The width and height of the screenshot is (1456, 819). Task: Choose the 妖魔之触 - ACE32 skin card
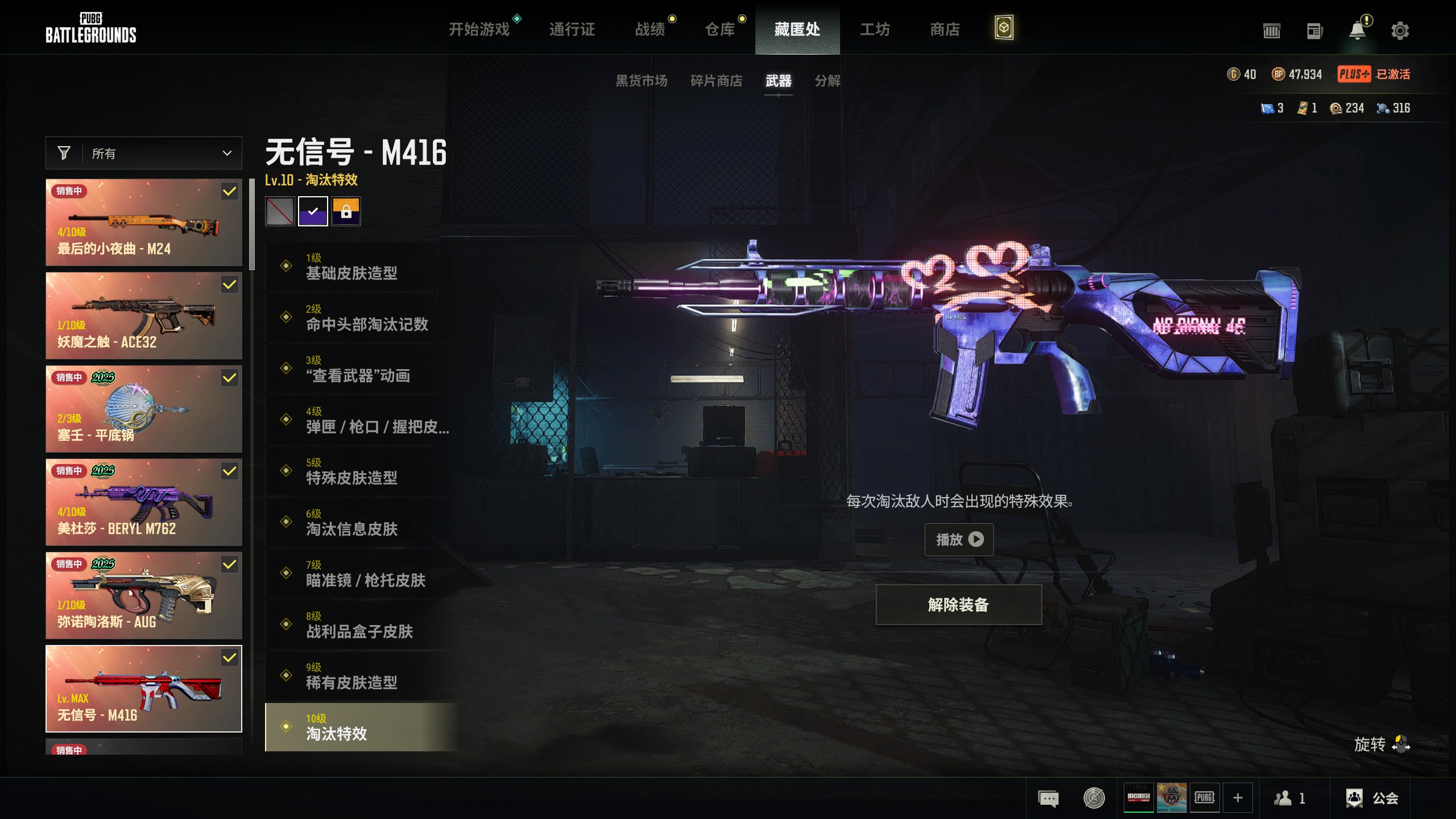144,316
